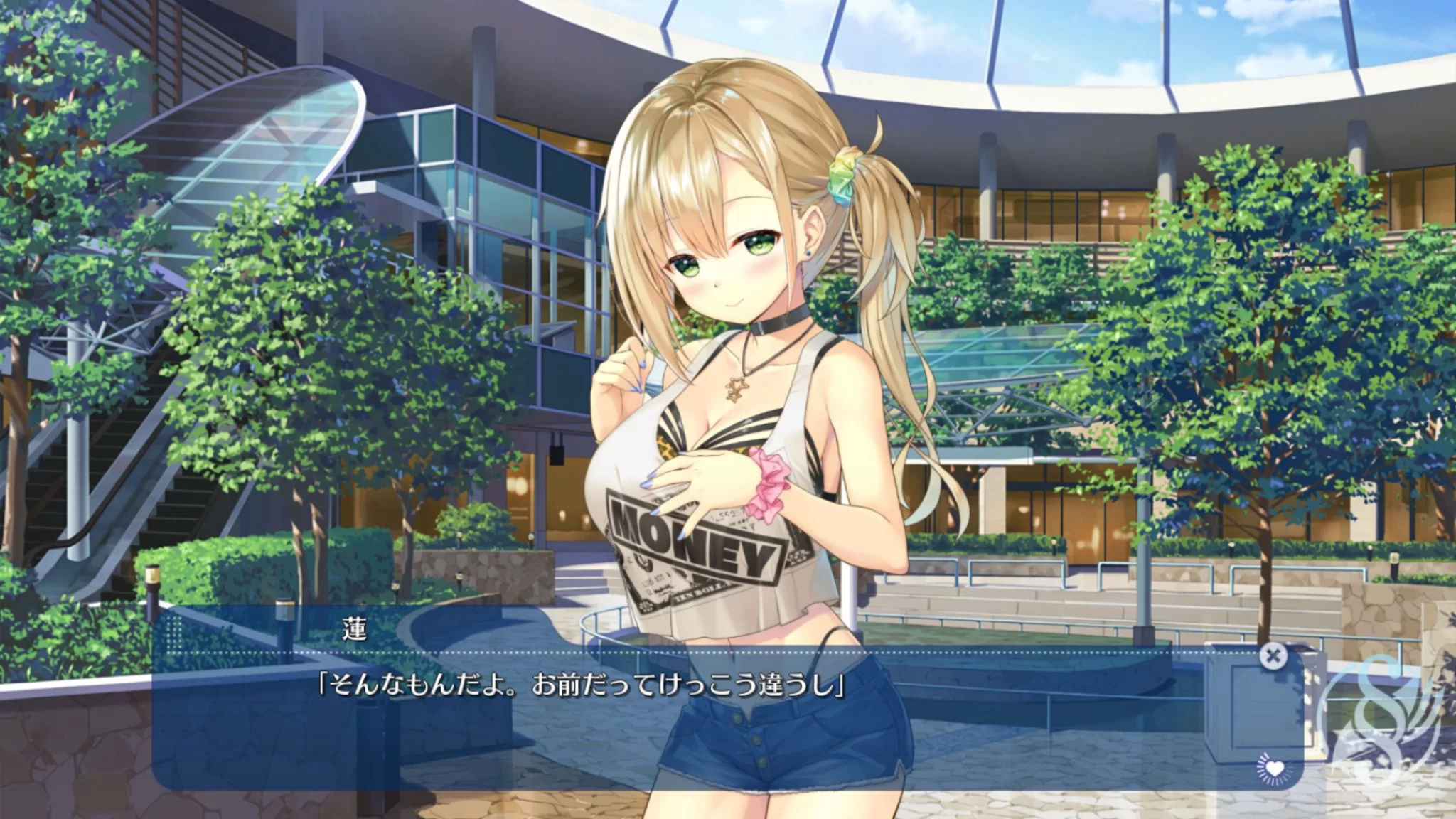Click the heart icon in the dialogue box
The height and width of the screenshot is (819, 1456).
1274,769
